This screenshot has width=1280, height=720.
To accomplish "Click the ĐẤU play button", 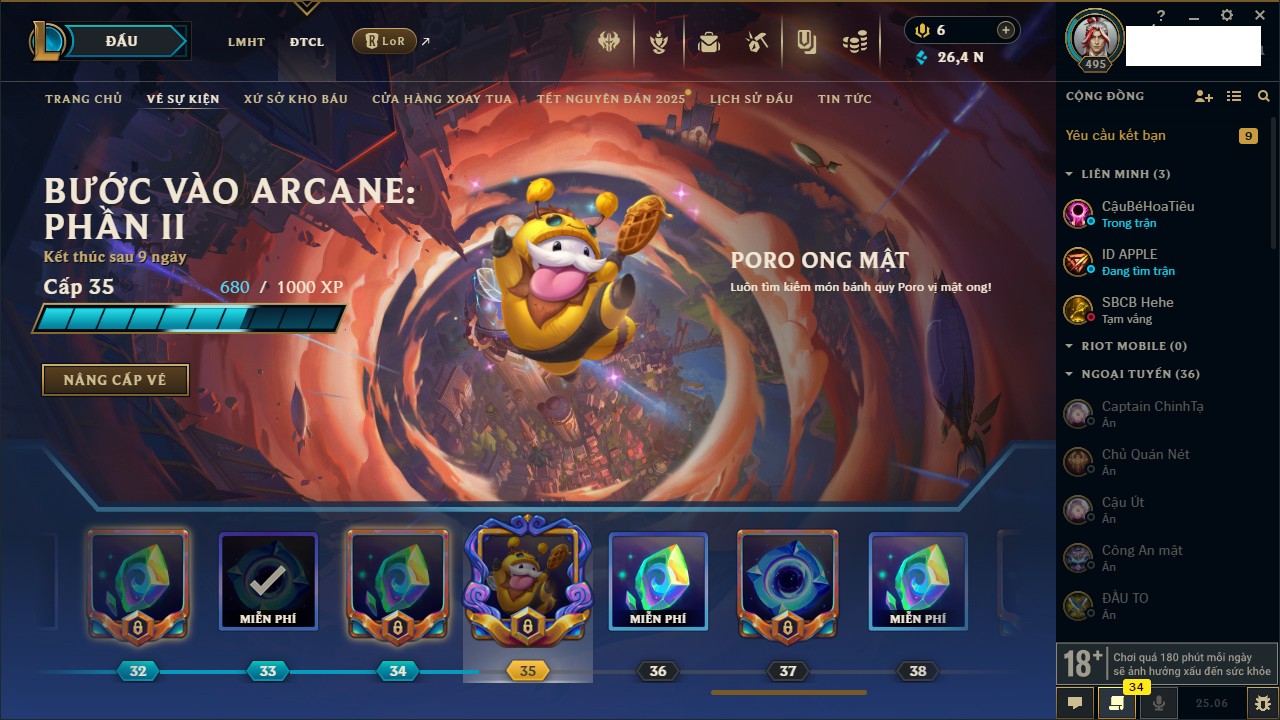I will 121,41.
